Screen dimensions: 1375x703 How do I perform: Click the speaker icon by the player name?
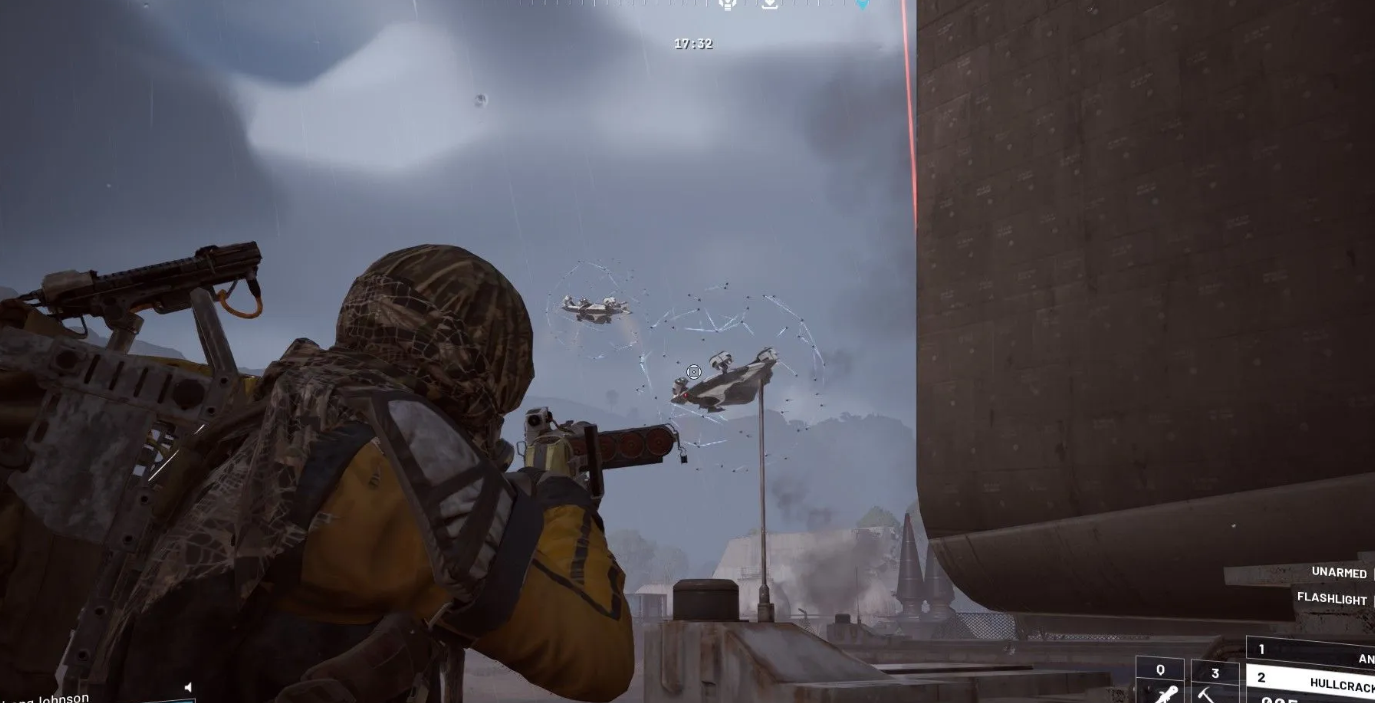[188, 688]
